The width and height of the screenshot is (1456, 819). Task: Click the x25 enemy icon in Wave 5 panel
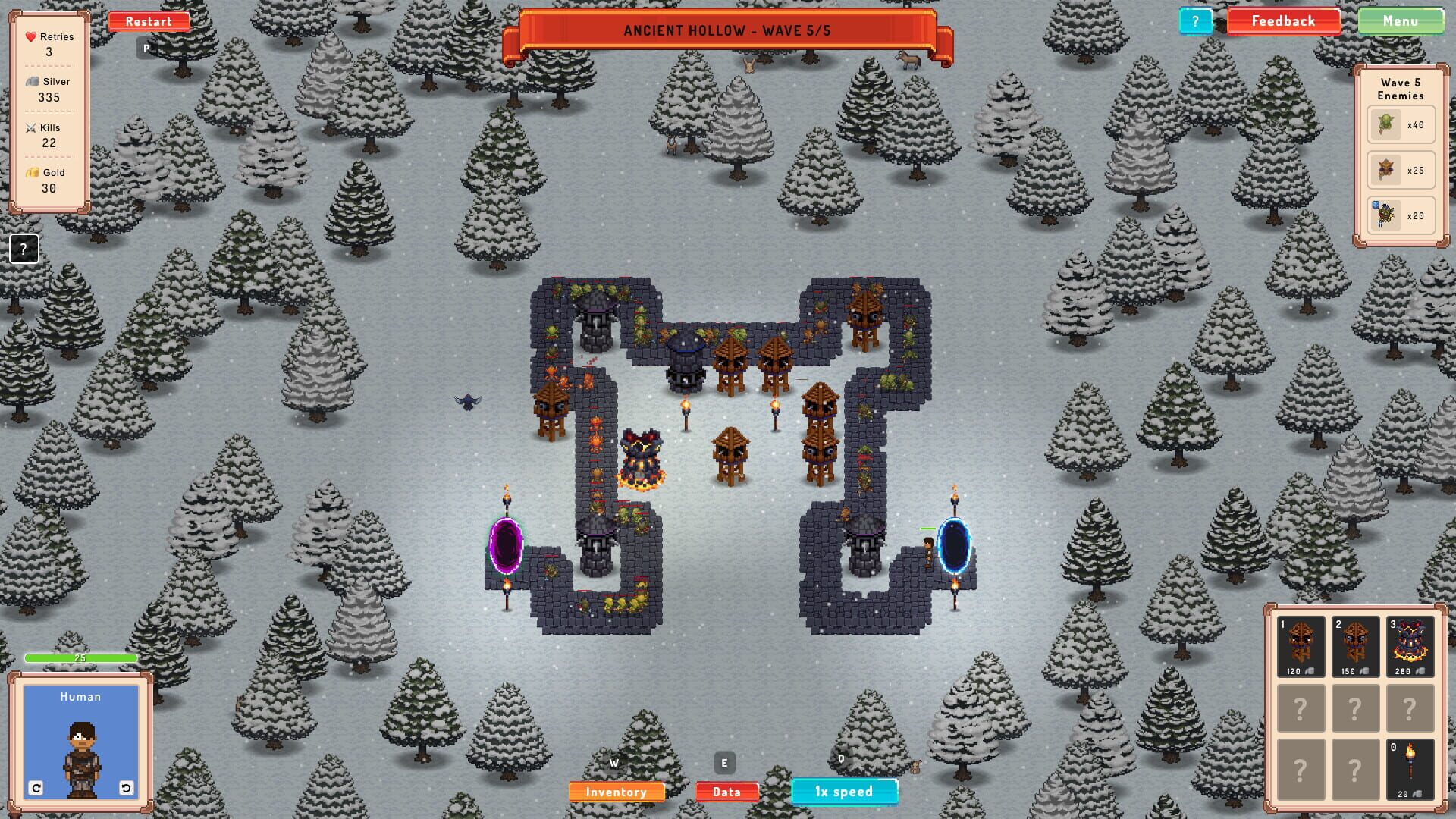coord(1385,170)
